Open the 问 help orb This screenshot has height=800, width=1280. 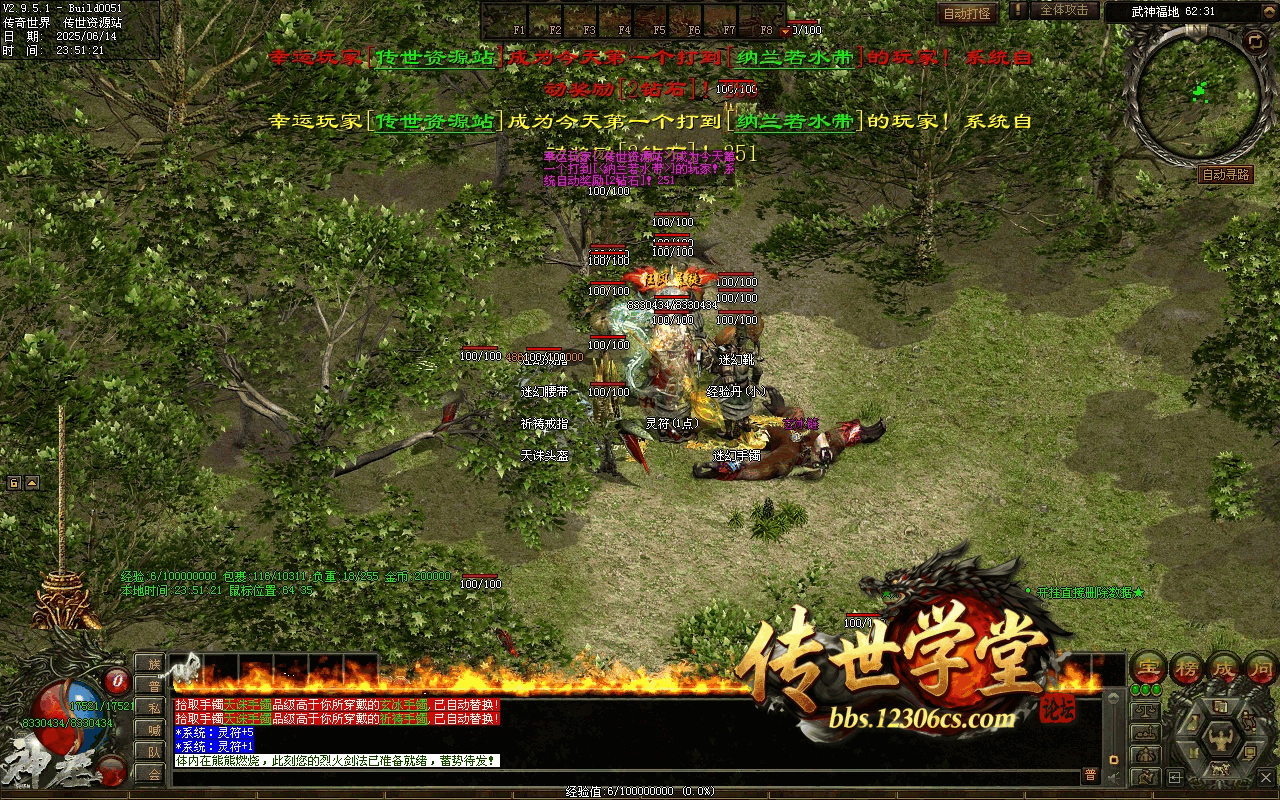coord(1262,668)
